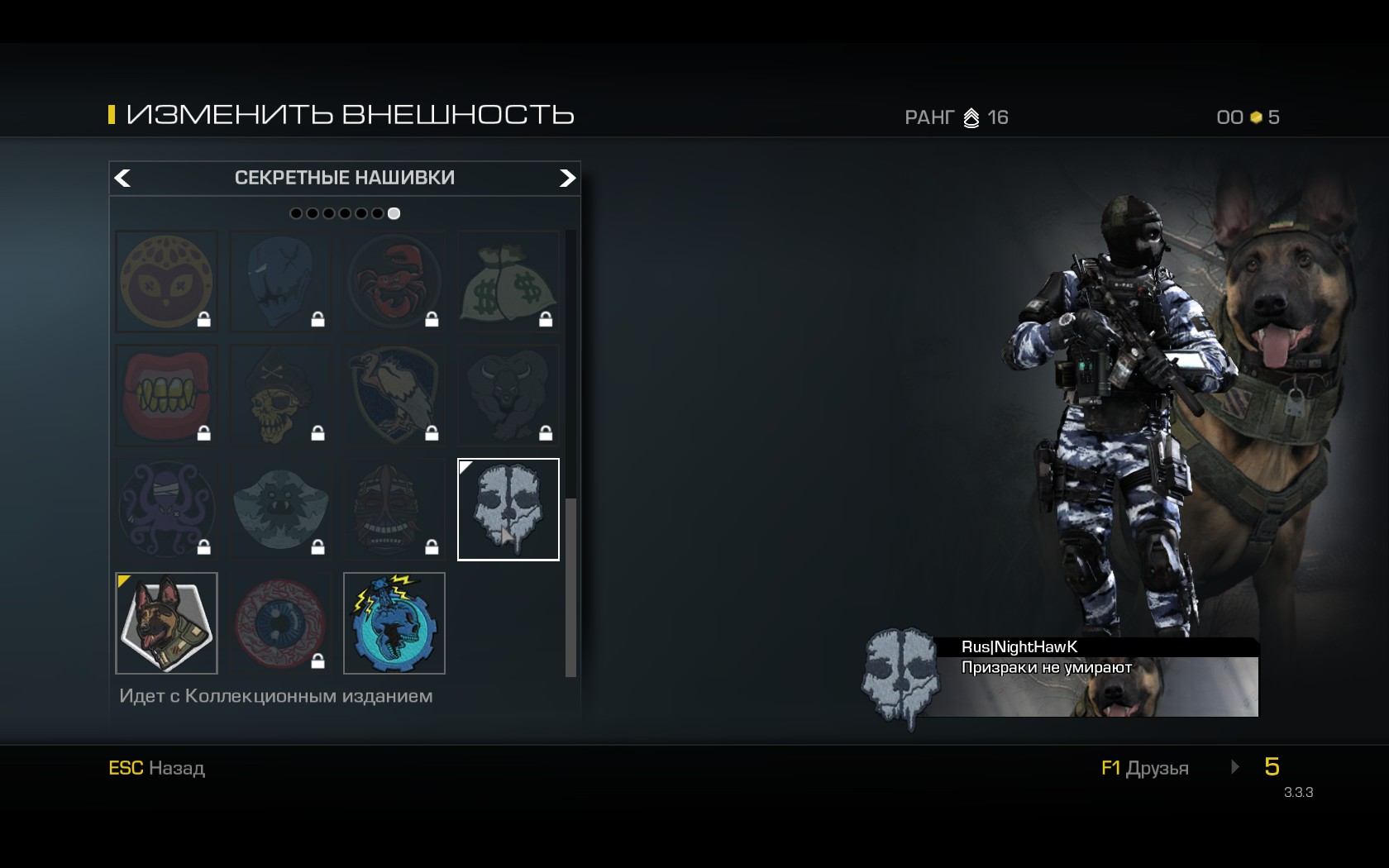Select the blue skull gear lightning patch
Viewport: 1389px width, 868px height.
(x=394, y=623)
